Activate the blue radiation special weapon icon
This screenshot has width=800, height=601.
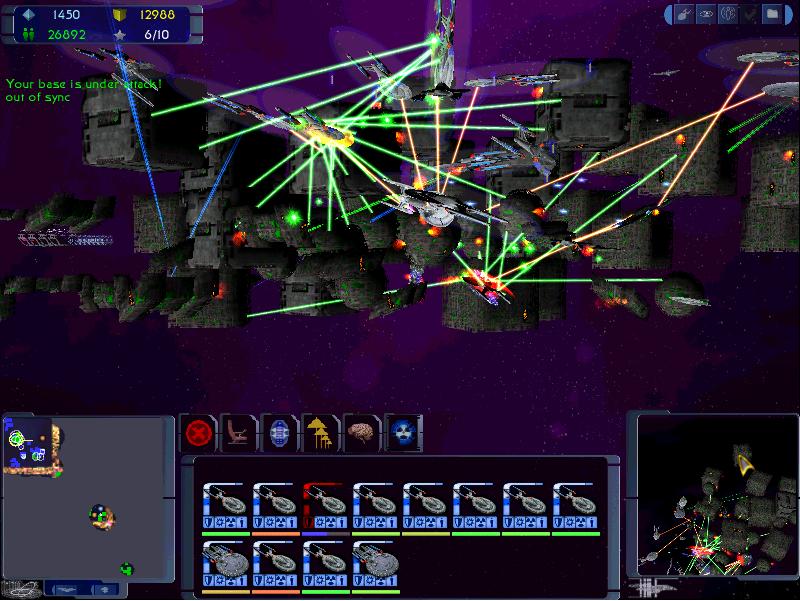click(x=403, y=433)
